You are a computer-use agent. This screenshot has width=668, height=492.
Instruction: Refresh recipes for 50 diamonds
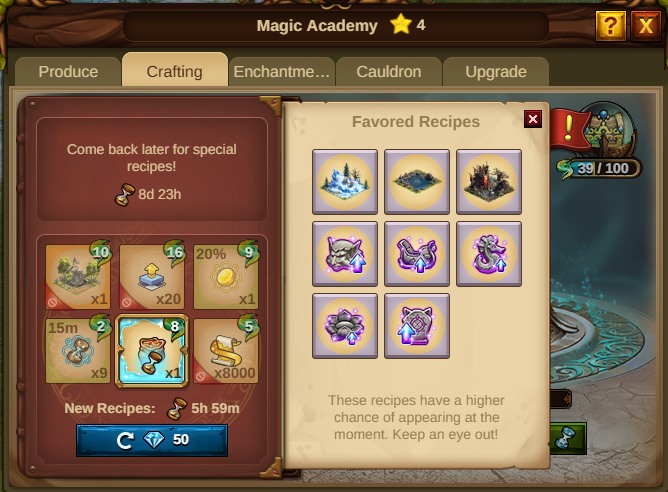pos(152,440)
